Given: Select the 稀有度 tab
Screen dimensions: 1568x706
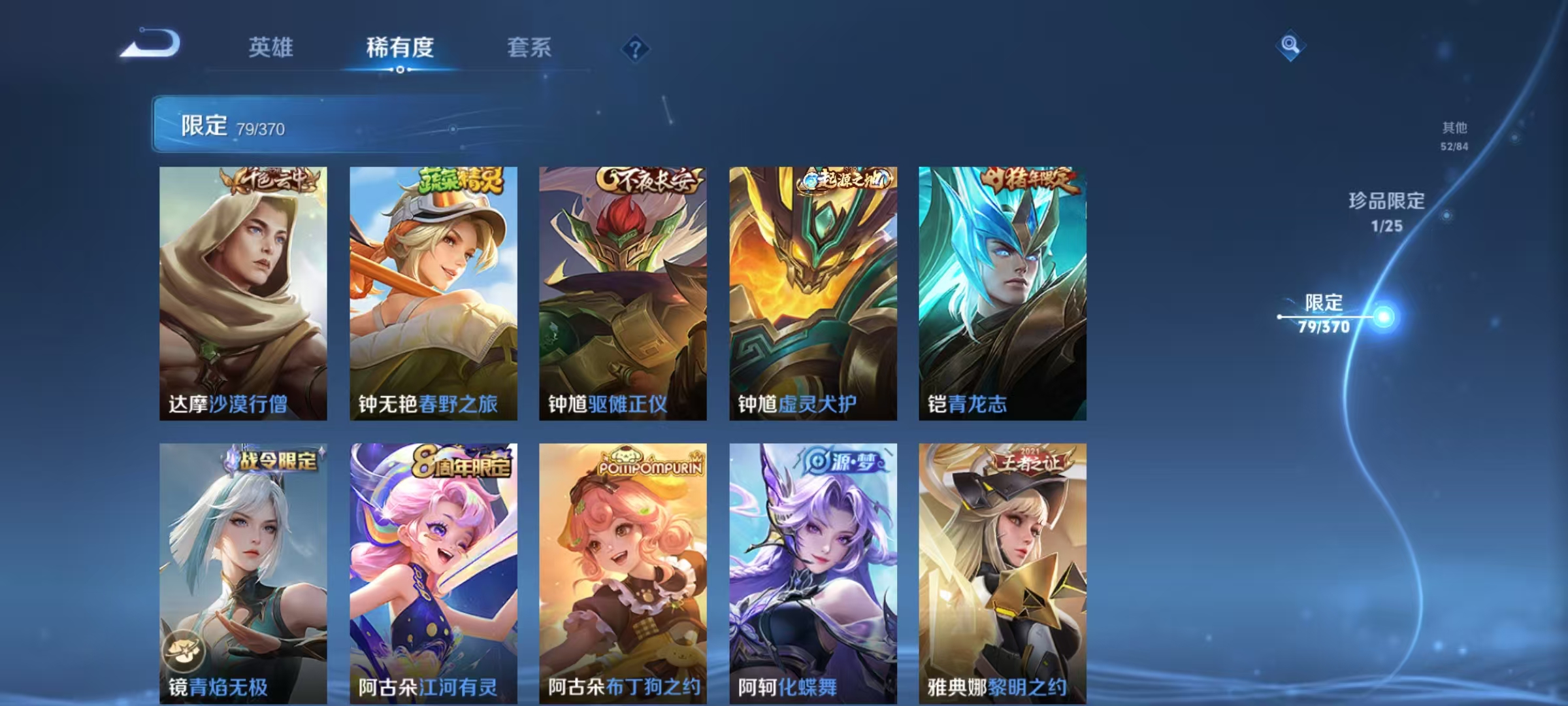Looking at the screenshot, I should (x=400, y=47).
